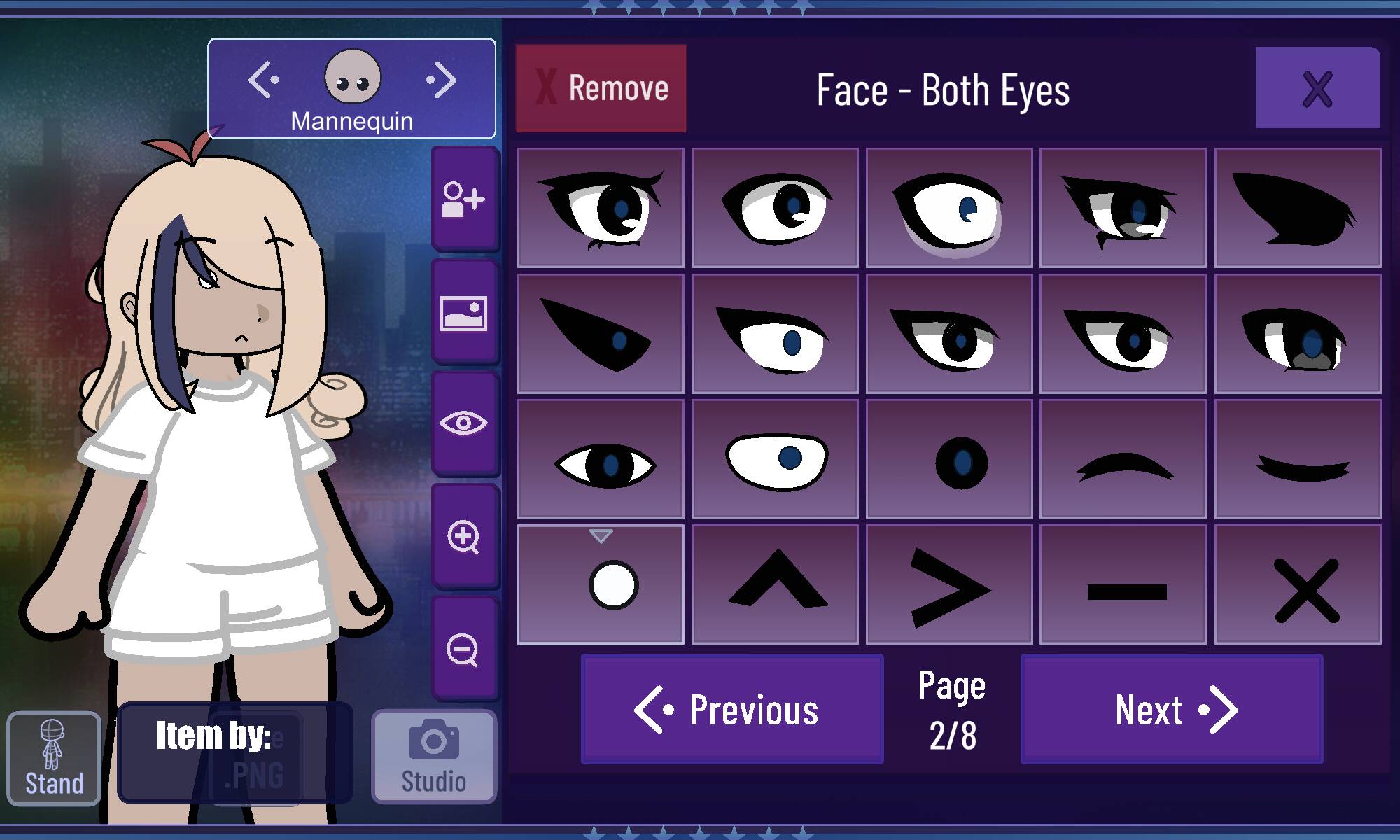Pick the greater-than sign squint eyes
This screenshot has width=1400, height=840.
(x=949, y=584)
